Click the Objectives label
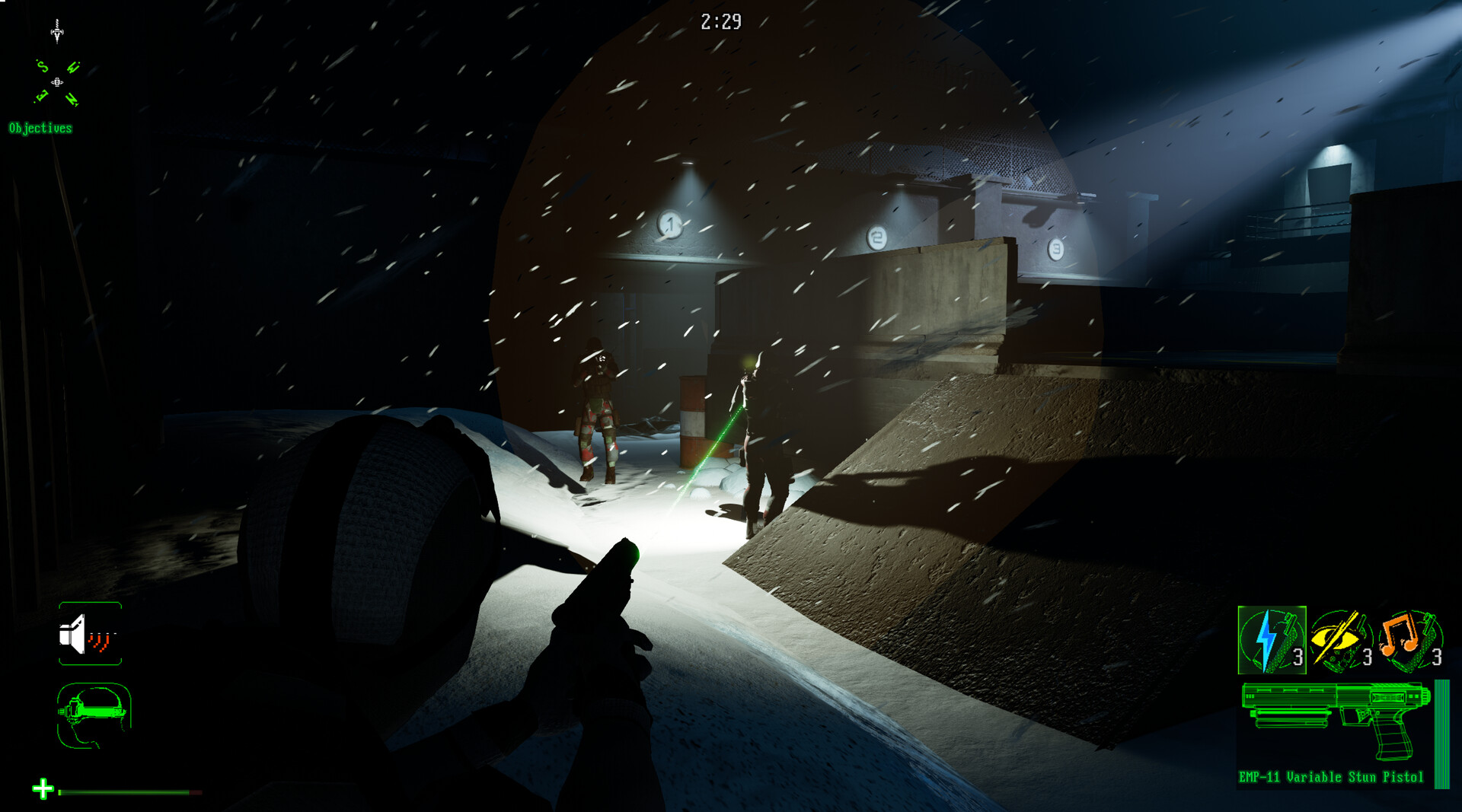 click(x=40, y=127)
